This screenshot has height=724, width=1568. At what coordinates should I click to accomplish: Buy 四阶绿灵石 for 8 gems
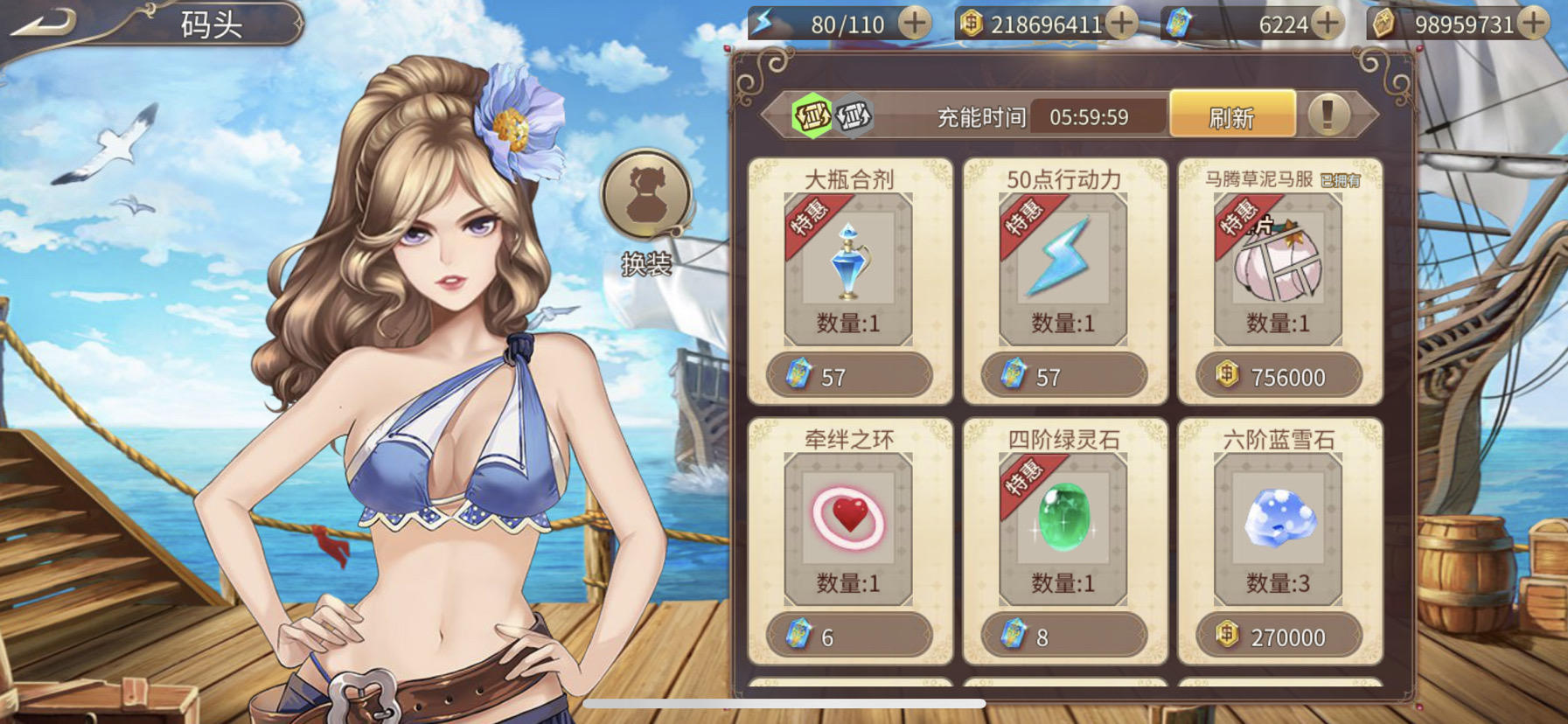point(1063,637)
